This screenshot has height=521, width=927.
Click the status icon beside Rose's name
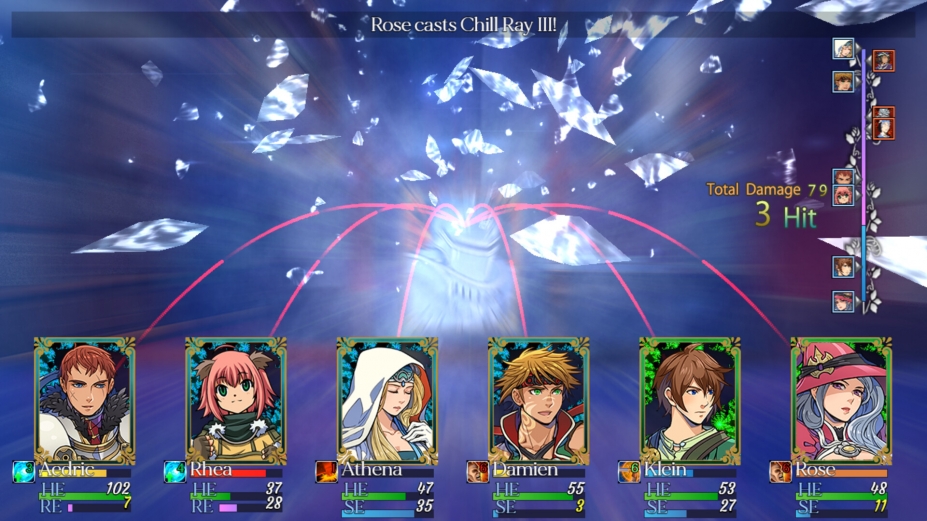pyautogui.click(x=780, y=471)
